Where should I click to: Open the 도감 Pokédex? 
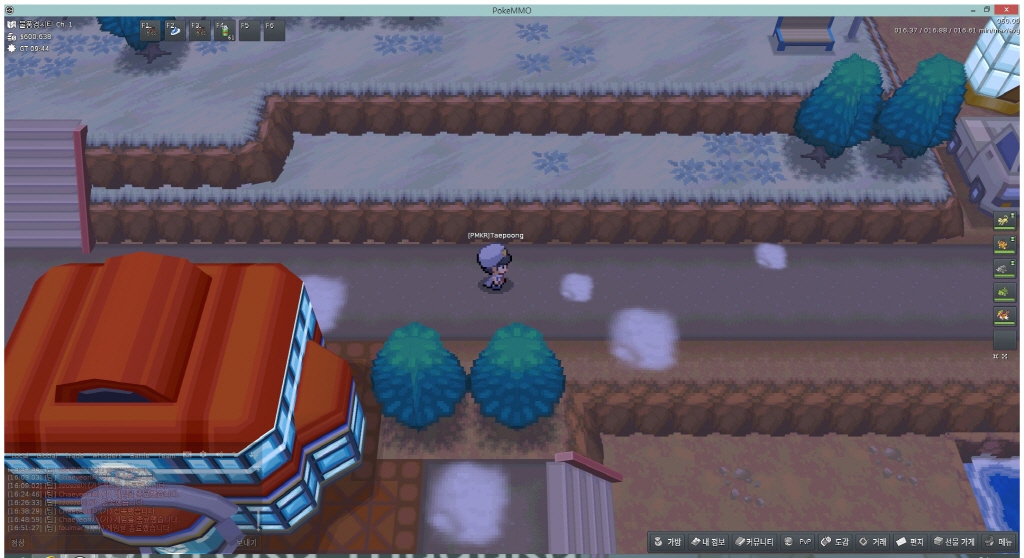(x=835, y=542)
